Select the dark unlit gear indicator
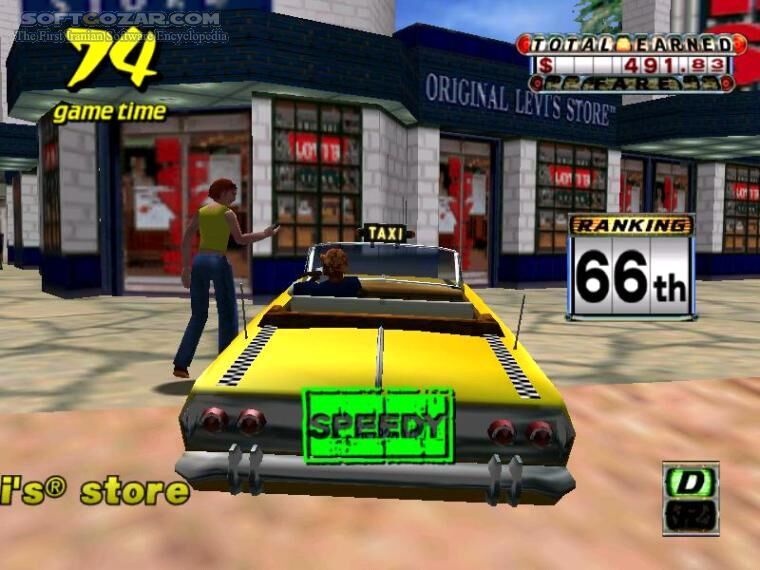This screenshot has width=760, height=570. pos(691,515)
